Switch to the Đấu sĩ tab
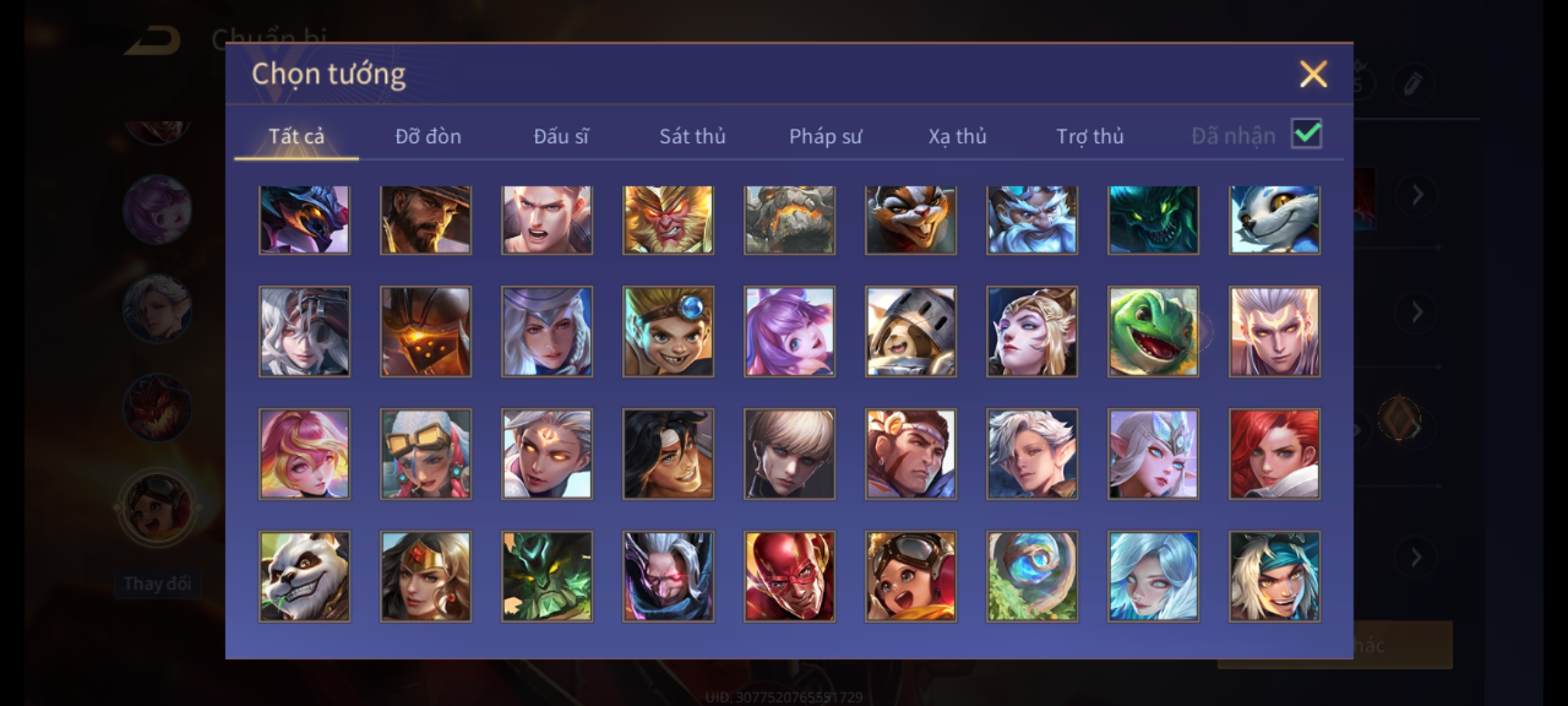The width and height of the screenshot is (1568, 706). coord(561,136)
